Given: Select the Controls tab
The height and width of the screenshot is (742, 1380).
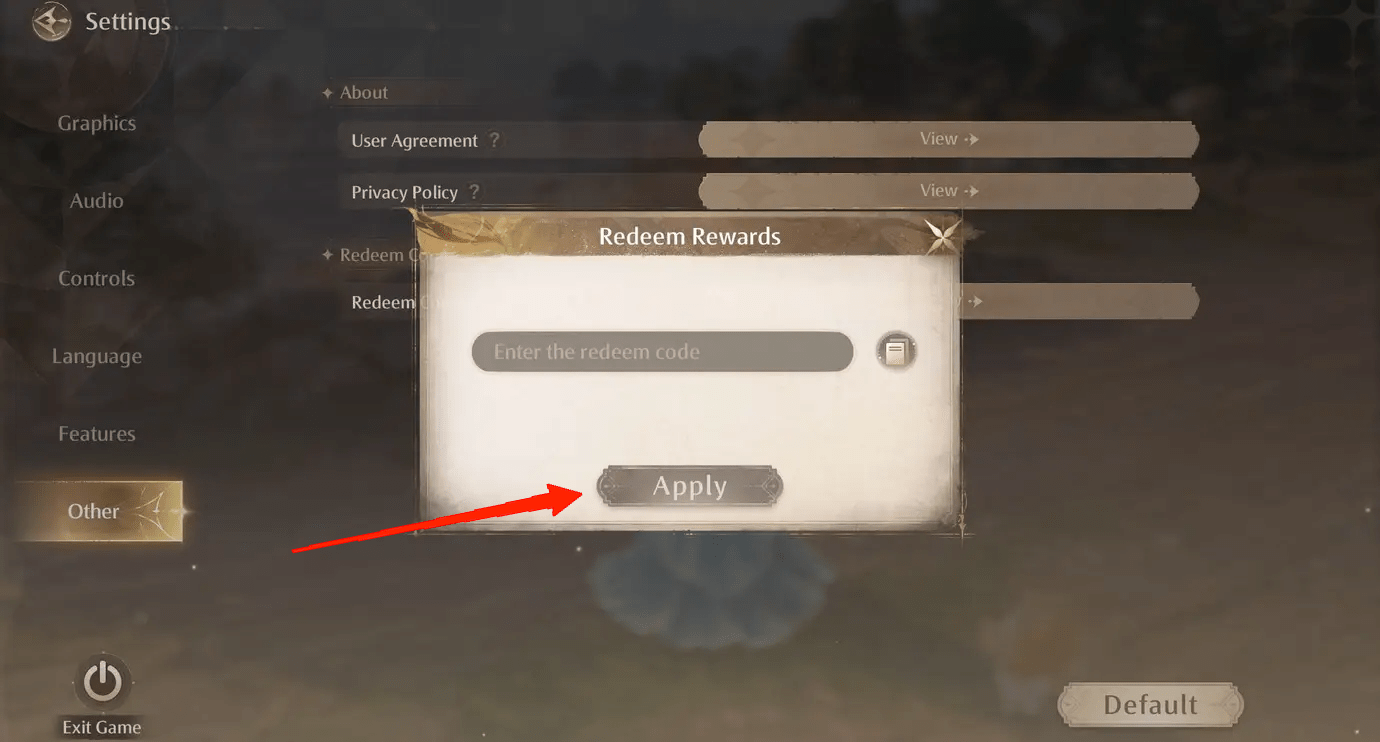Looking at the screenshot, I should [96, 278].
